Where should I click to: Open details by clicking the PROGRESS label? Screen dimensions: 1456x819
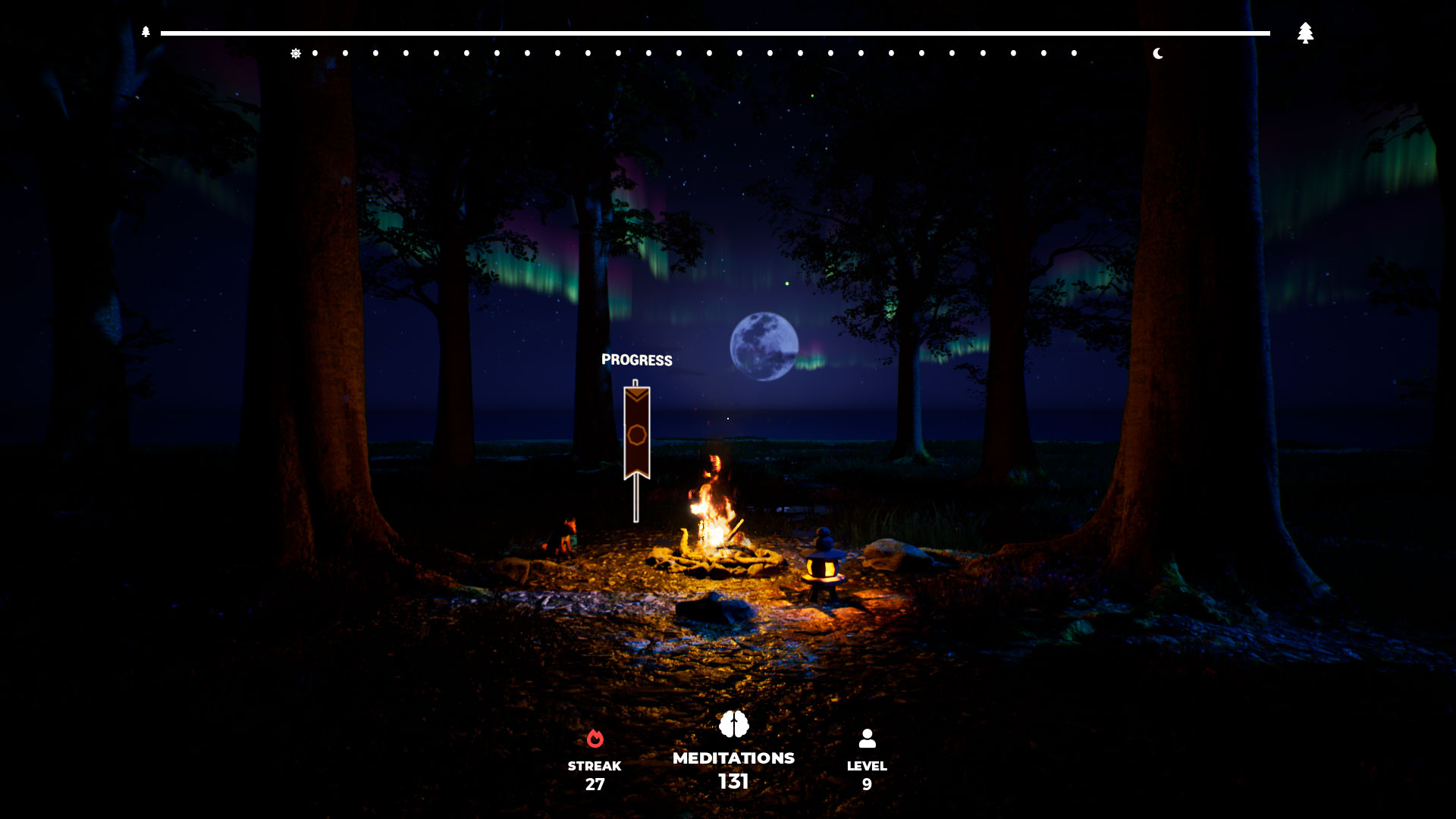(x=636, y=360)
